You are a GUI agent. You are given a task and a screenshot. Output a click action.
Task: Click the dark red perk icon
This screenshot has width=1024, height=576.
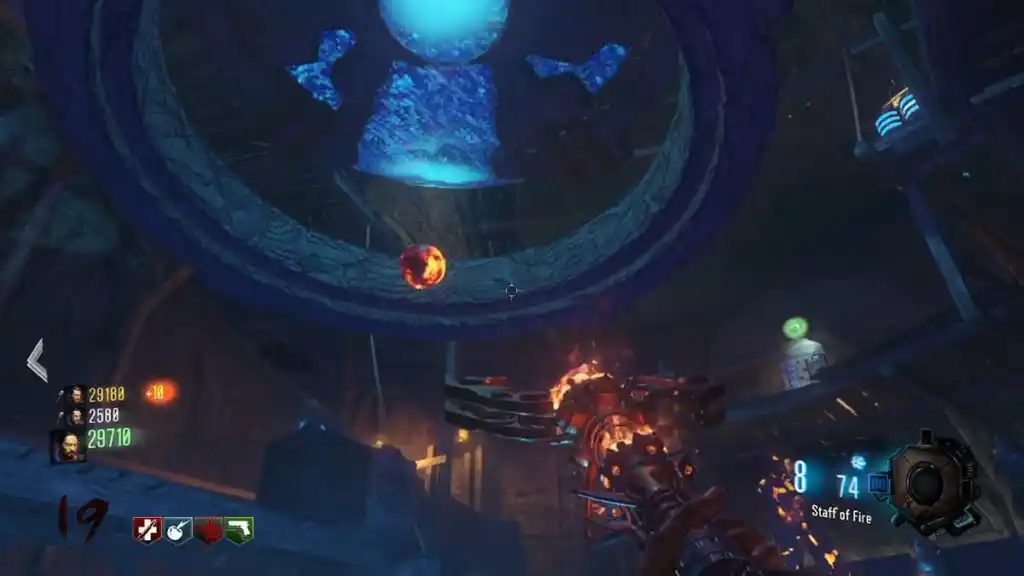208,530
